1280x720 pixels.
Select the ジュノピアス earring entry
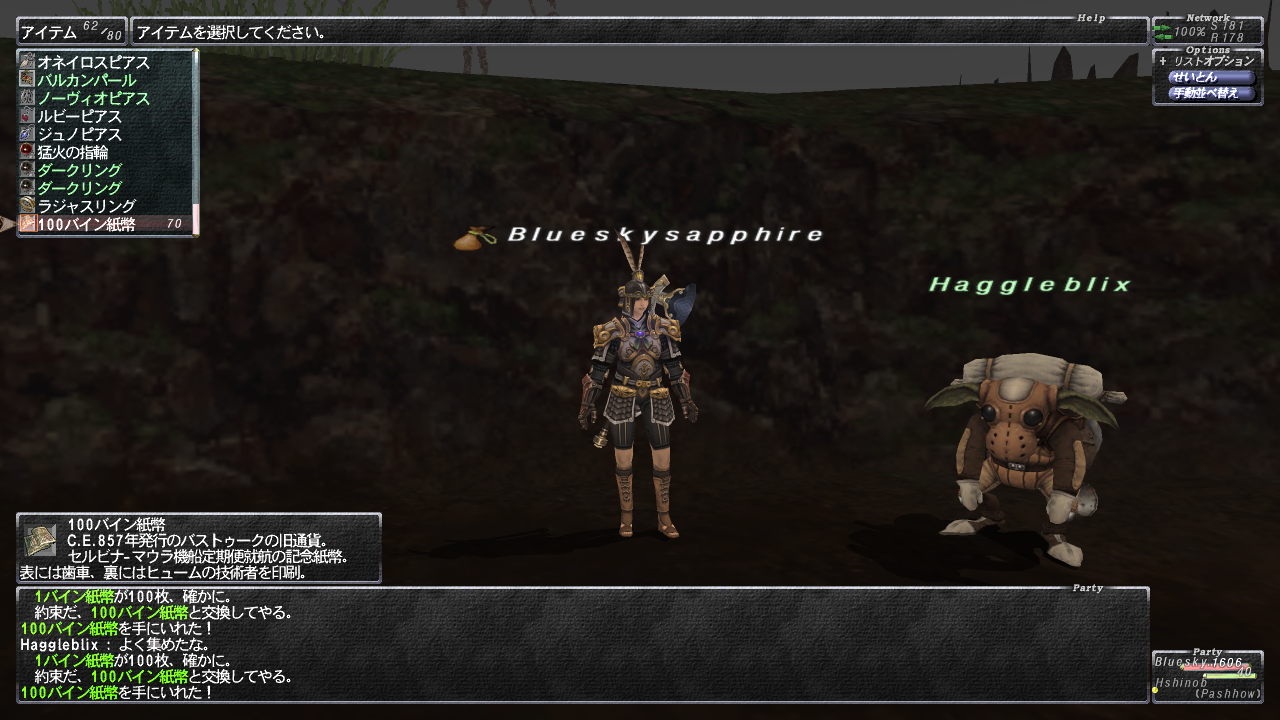coord(80,134)
